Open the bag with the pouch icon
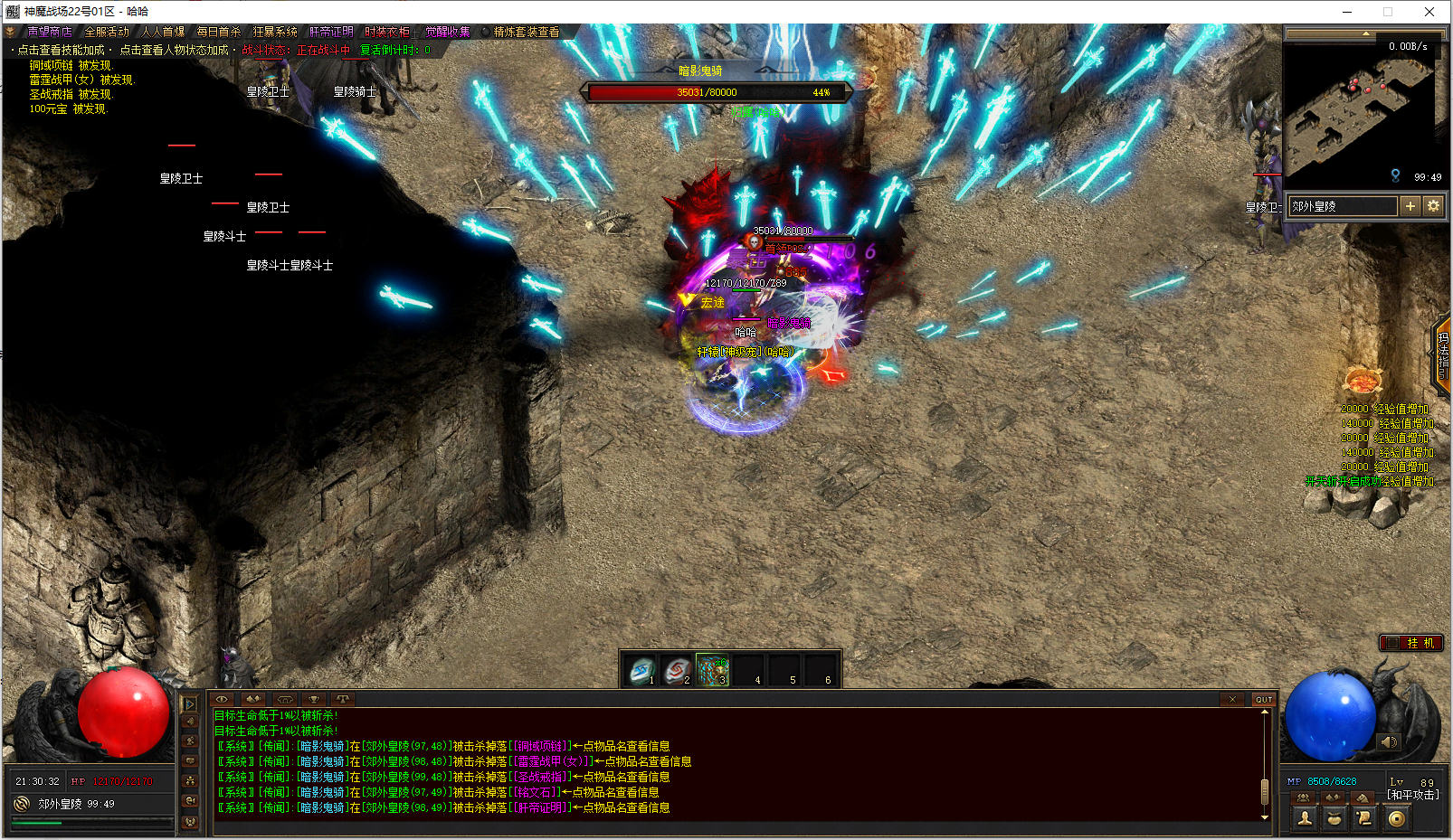This screenshot has width=1453, height=840. coord(1334,818)
